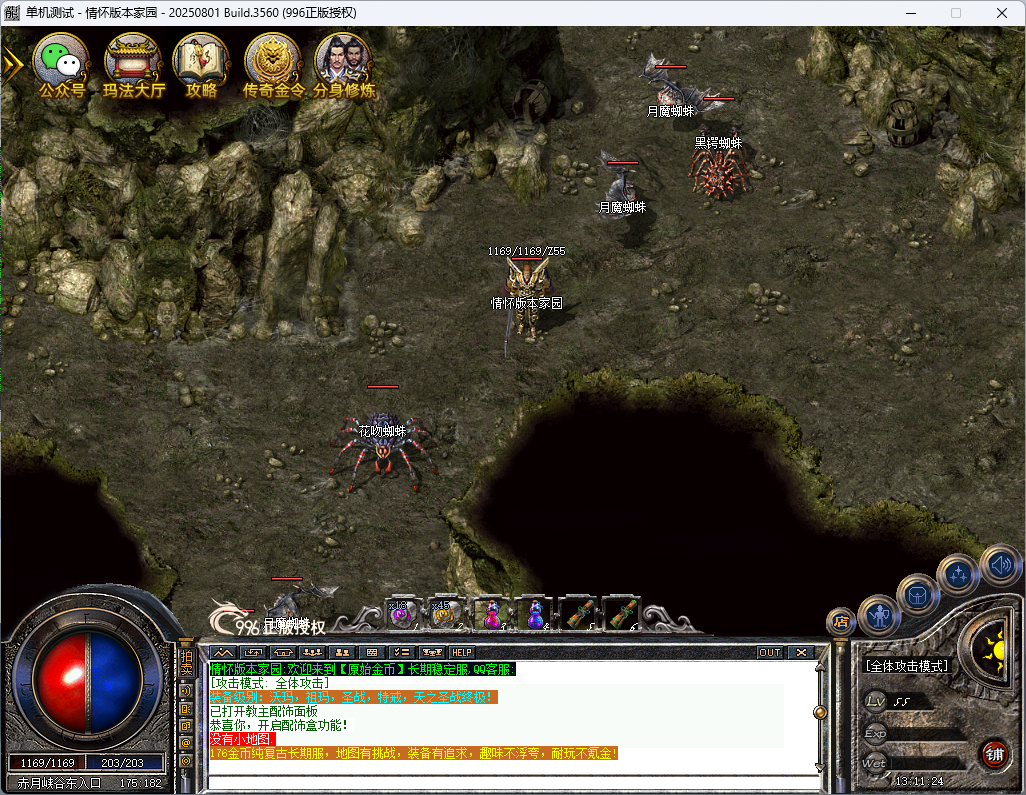Close the game window

[1002, 13]
